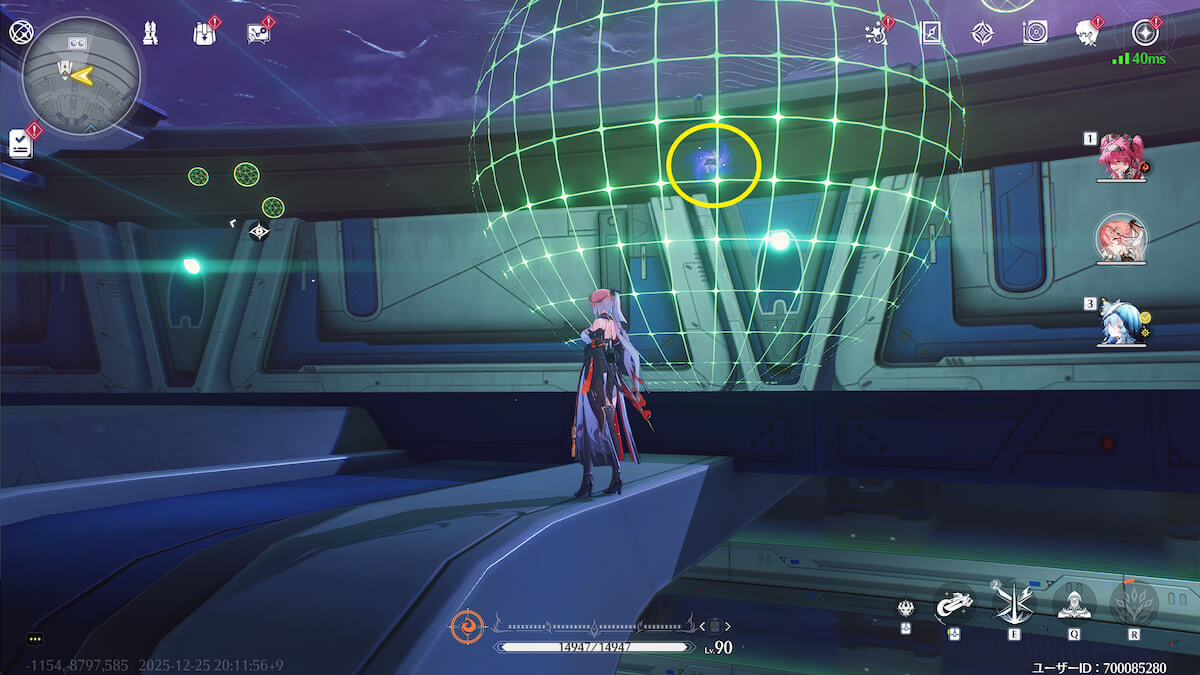The image size is (1200, 675).
Task: Open the globe icon beside the minimap
Action: click(x=19, y=31)
